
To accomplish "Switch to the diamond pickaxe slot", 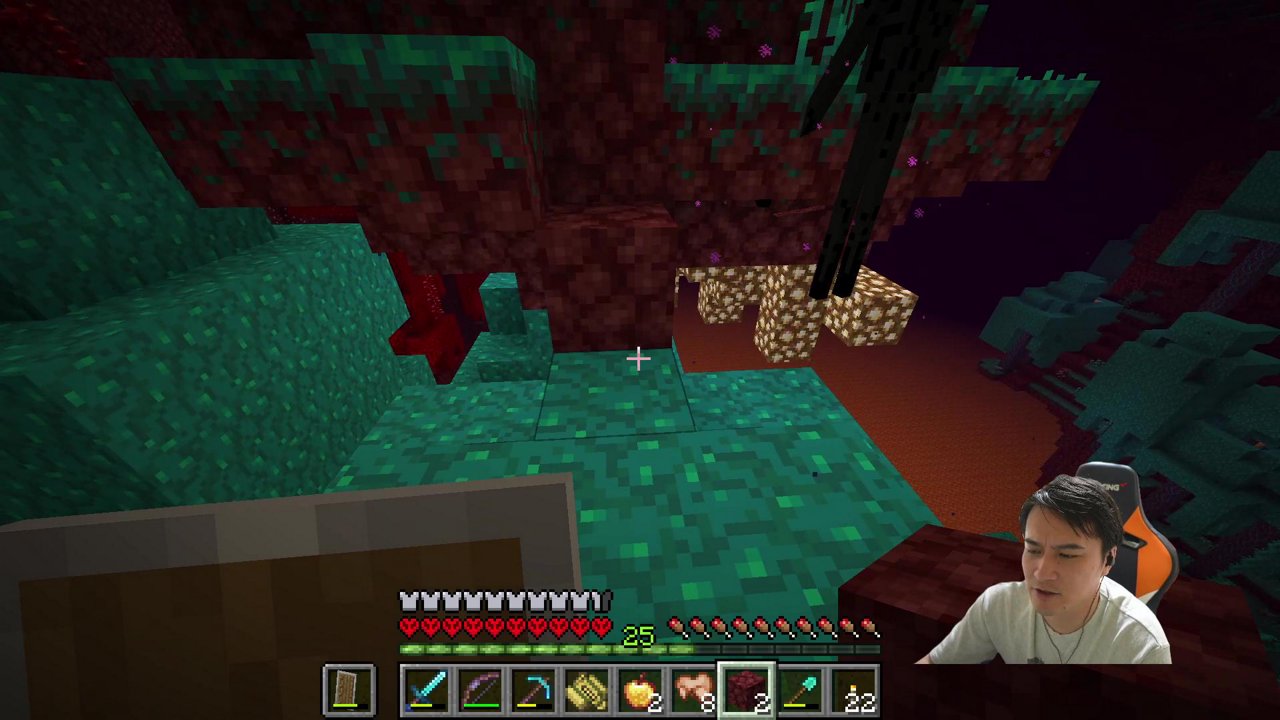I will click(535, 691).
